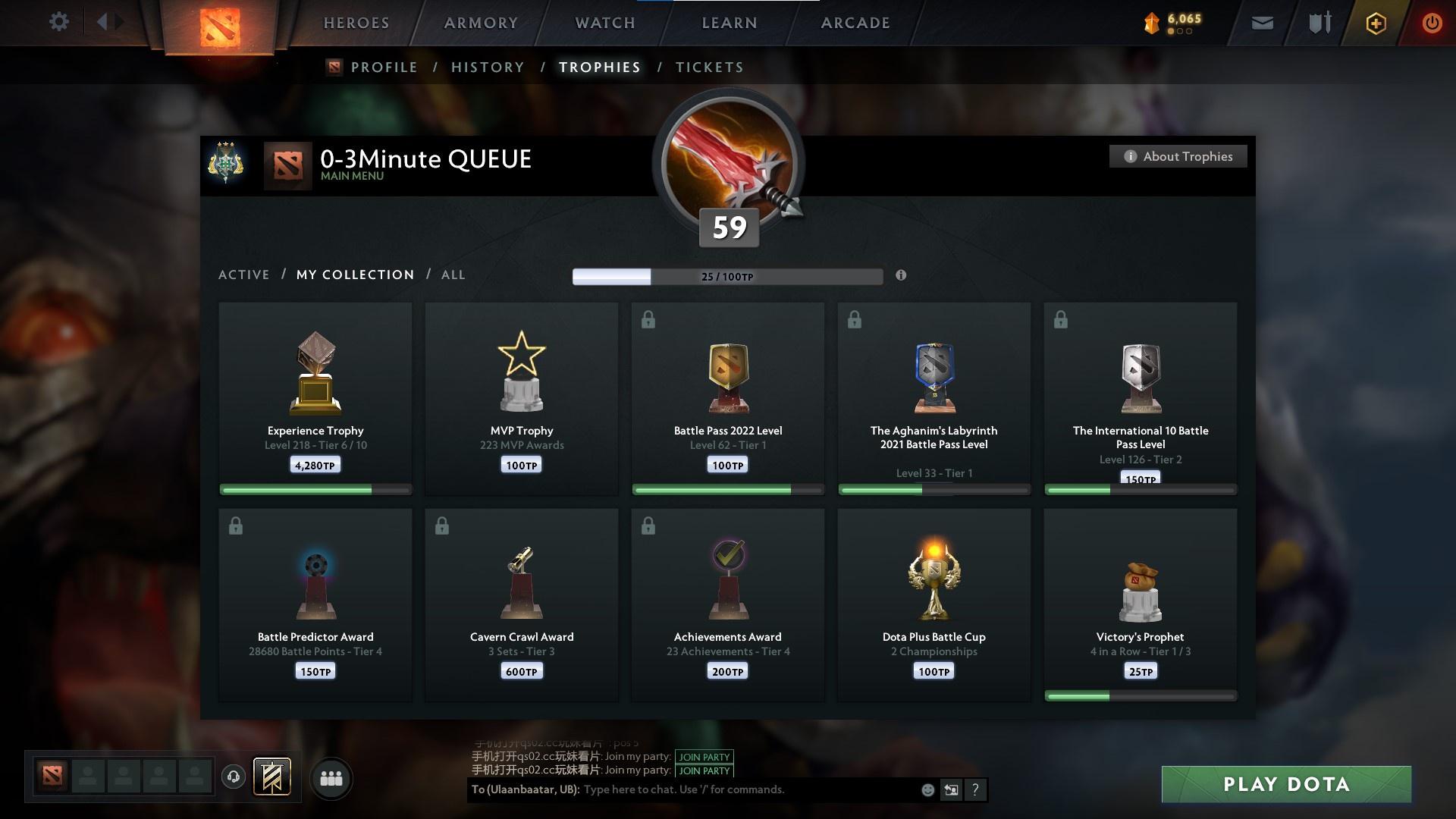Toggle the chat screenshot share icon
Viewport: 1456px width, 819px height.
click(951, 789)
